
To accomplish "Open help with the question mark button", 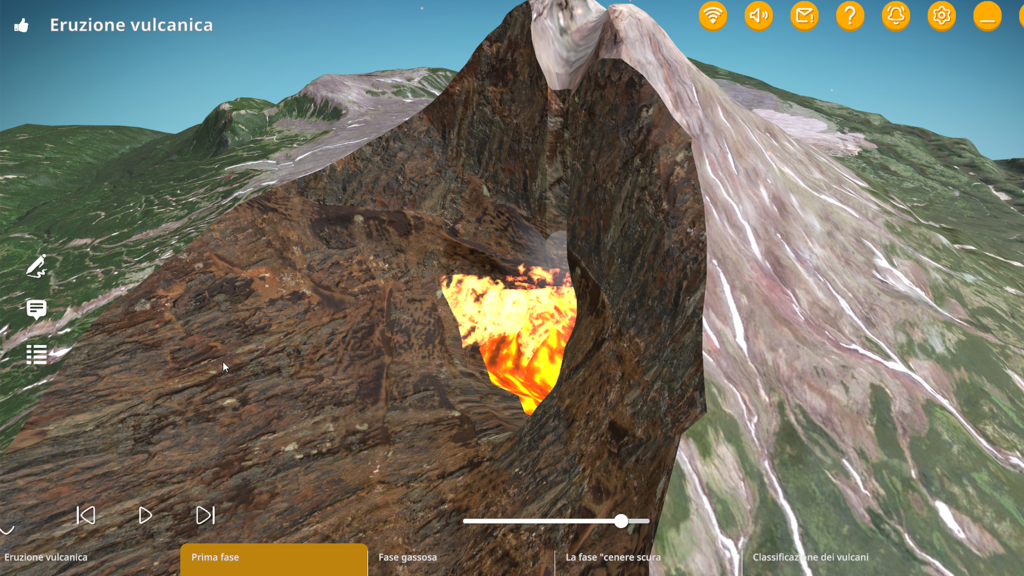I will pos(850,15).
